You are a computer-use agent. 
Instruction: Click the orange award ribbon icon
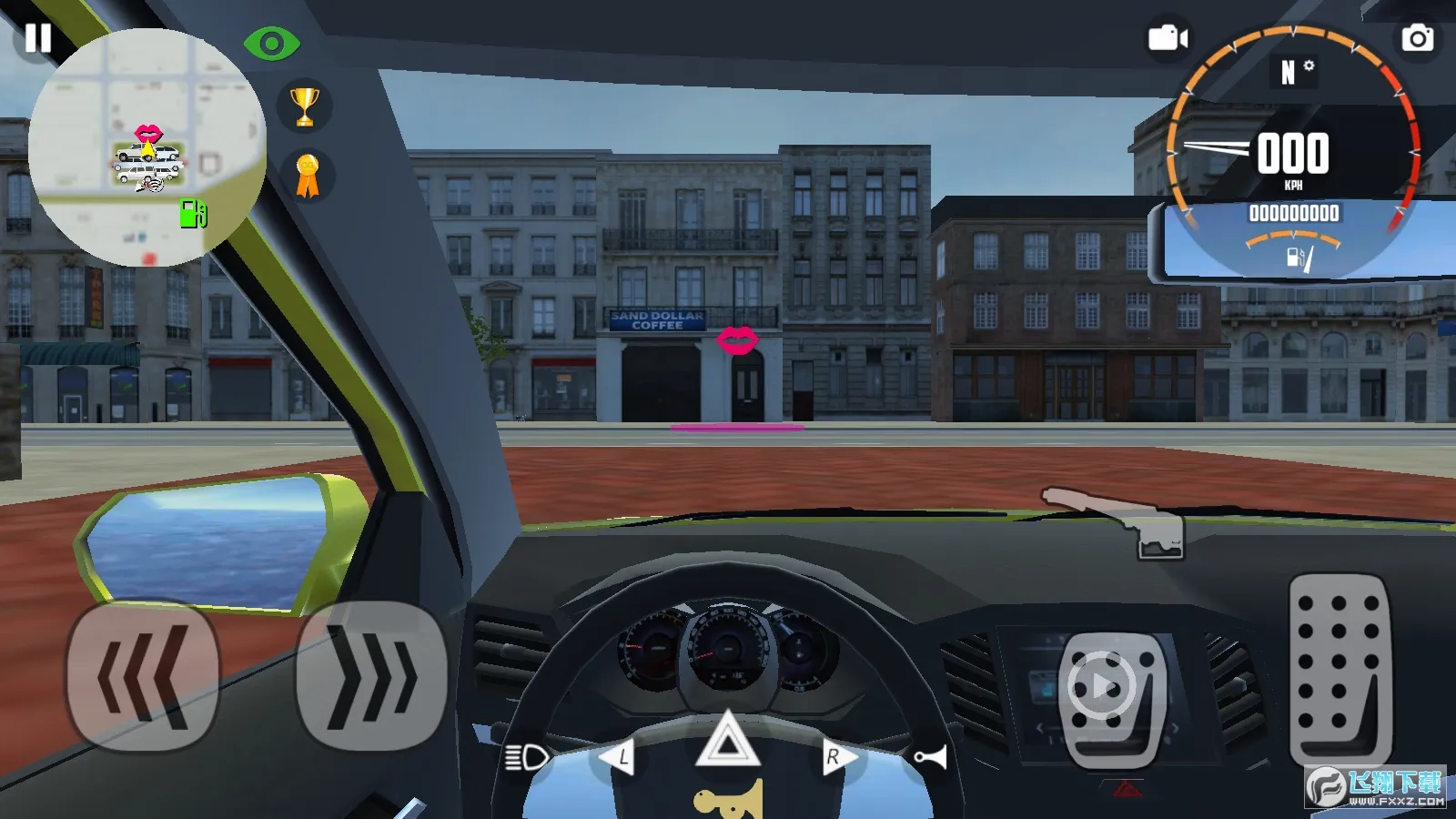(308, 175)
